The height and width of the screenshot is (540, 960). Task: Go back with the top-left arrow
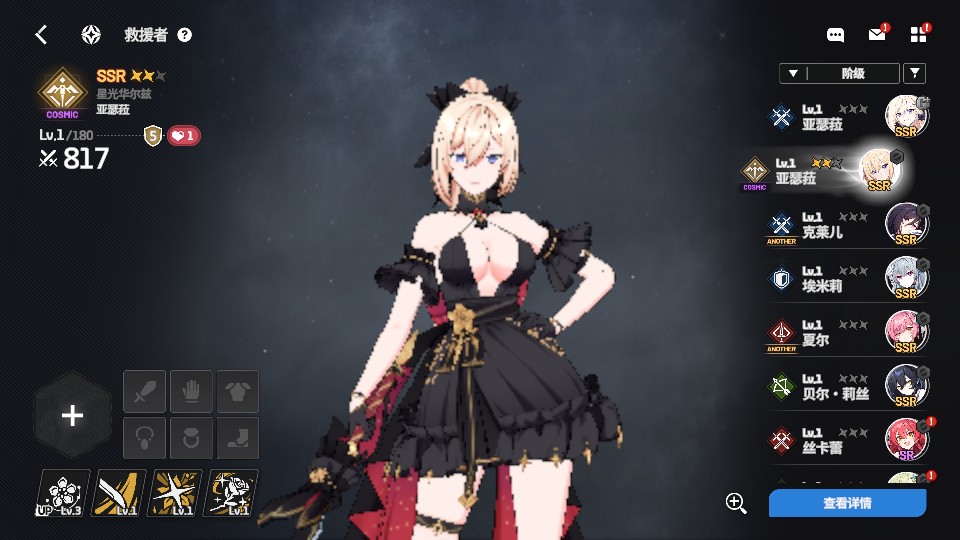tap(41, 35)
